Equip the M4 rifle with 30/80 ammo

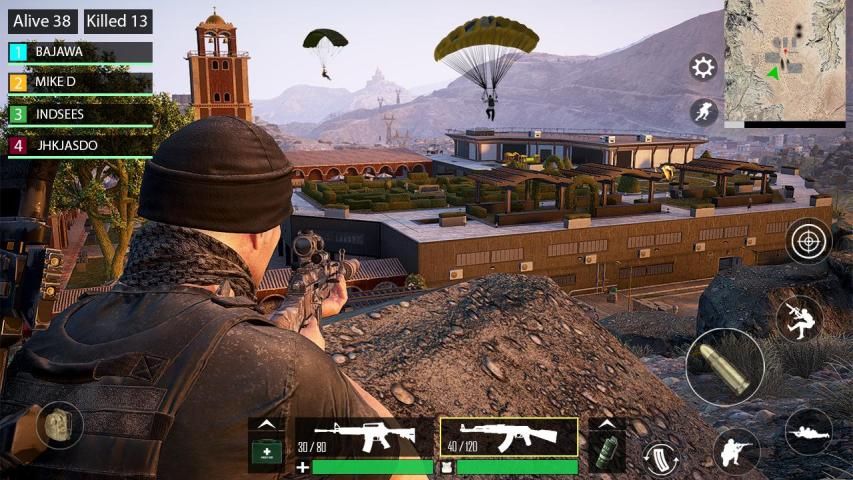tap(364, 437)
